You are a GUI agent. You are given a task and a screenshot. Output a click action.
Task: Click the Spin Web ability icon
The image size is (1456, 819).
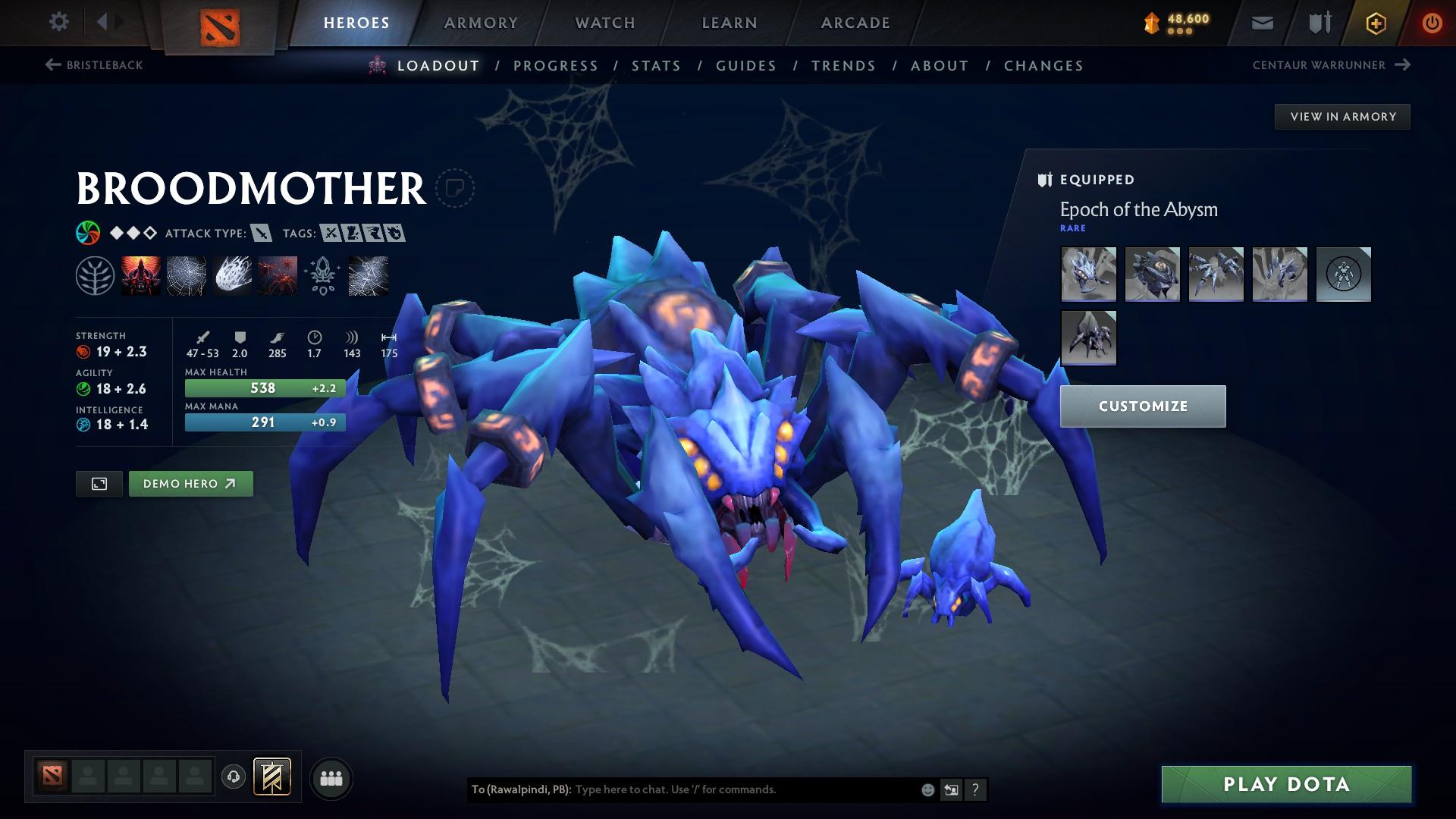(x=187, y=276)
